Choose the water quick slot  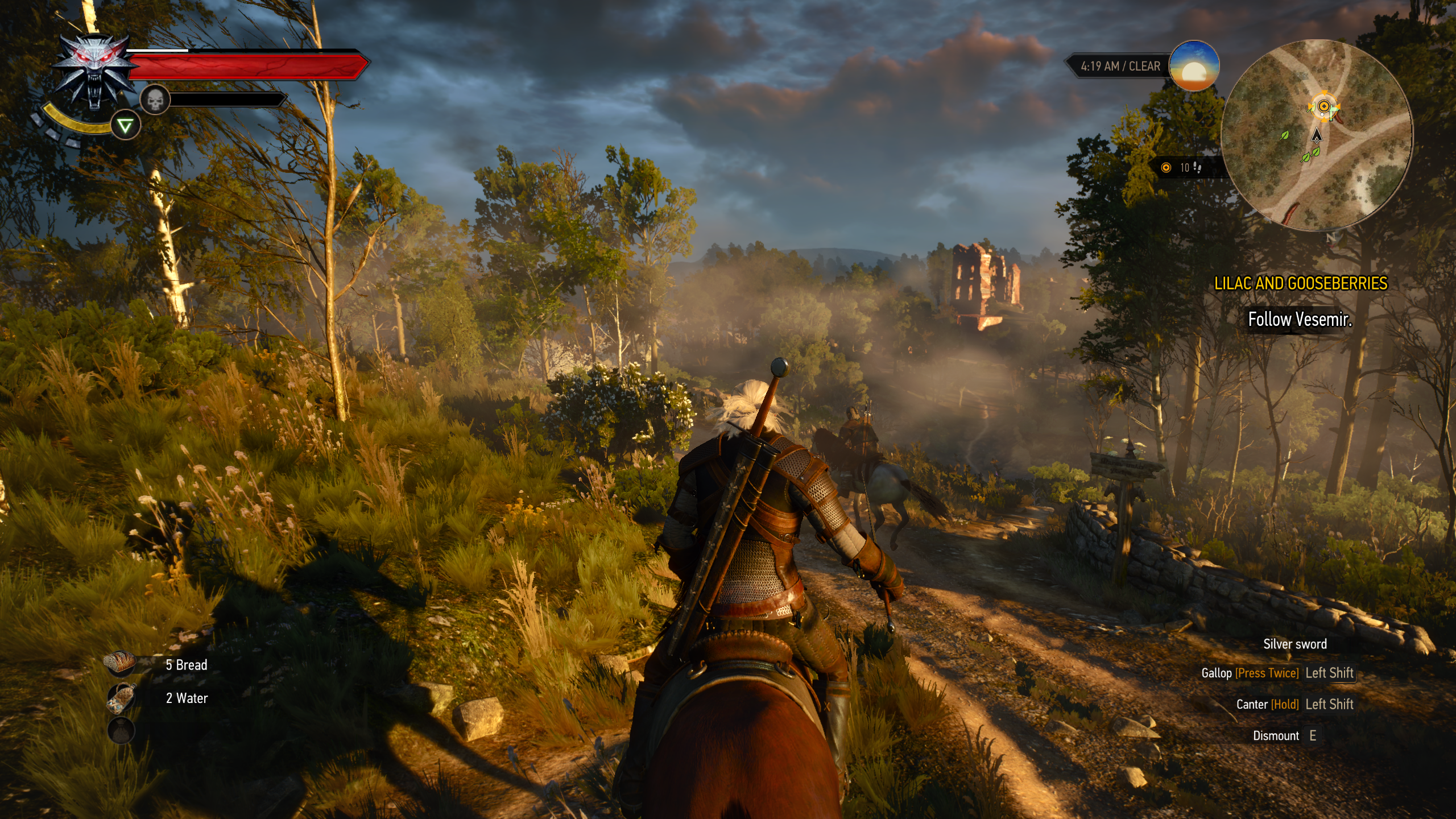coord(121,698)
